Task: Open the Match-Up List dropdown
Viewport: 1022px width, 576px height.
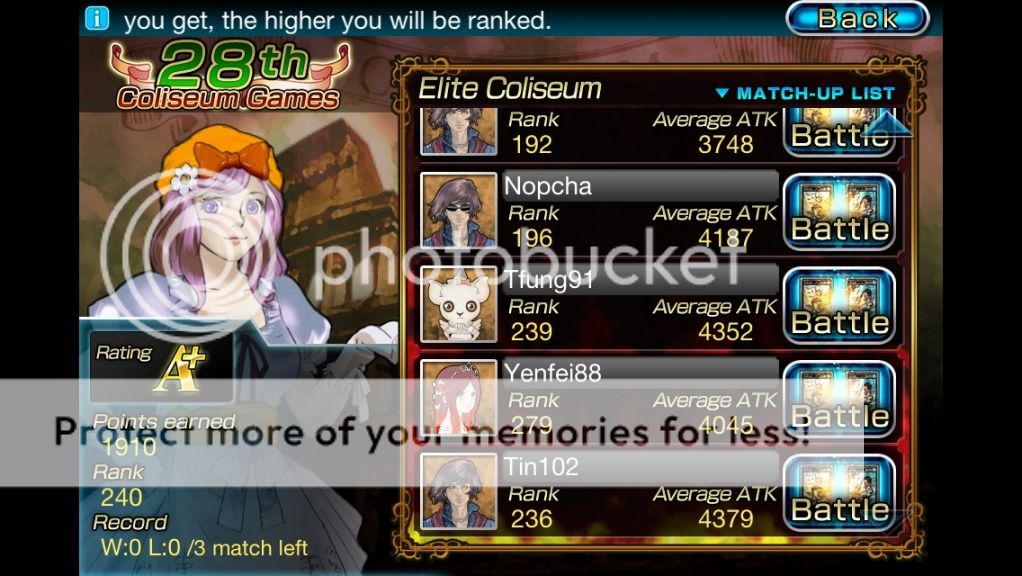Action: click(804, 93)
